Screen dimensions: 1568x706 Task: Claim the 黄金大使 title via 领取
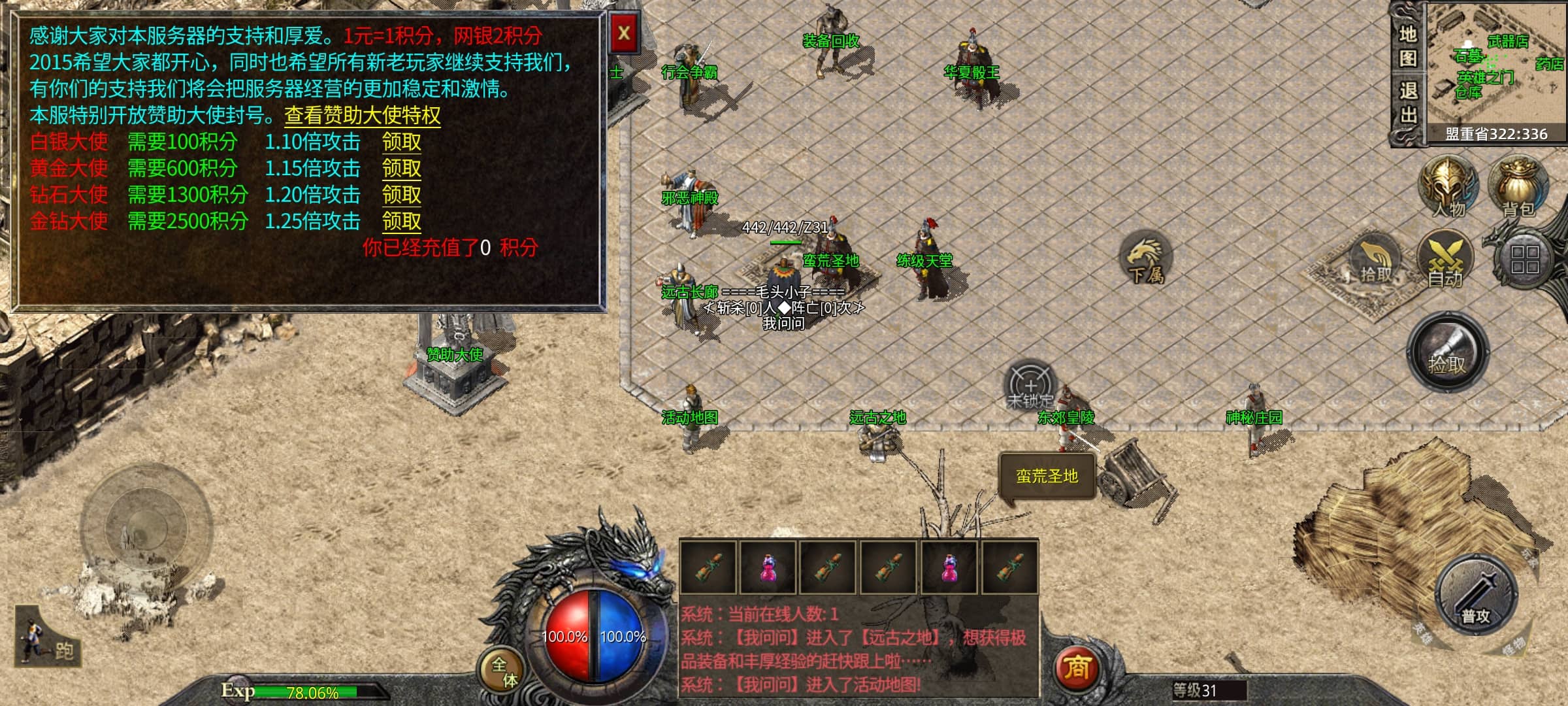coord(401,169)
